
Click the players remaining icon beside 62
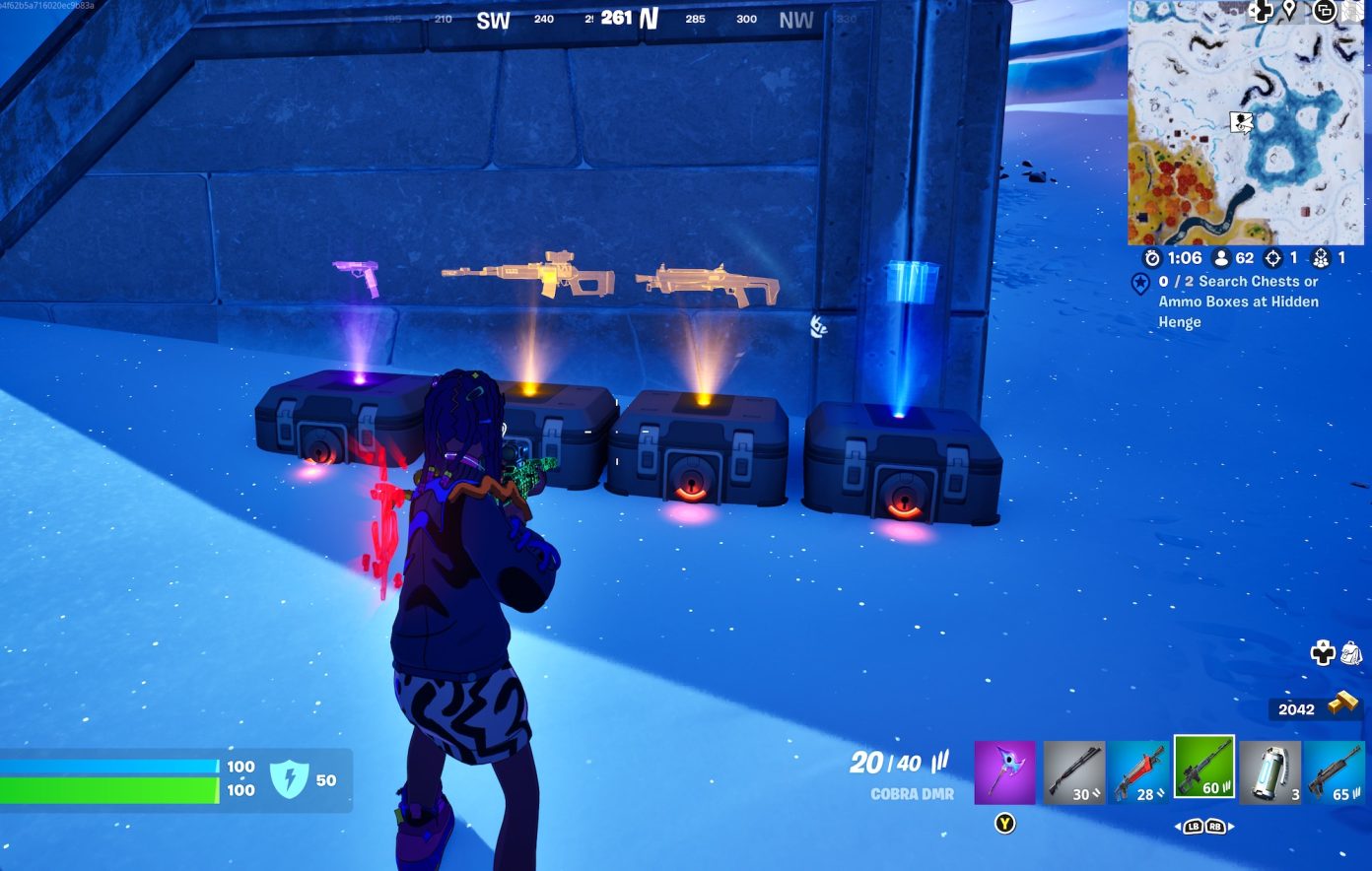pos(1221,258)
